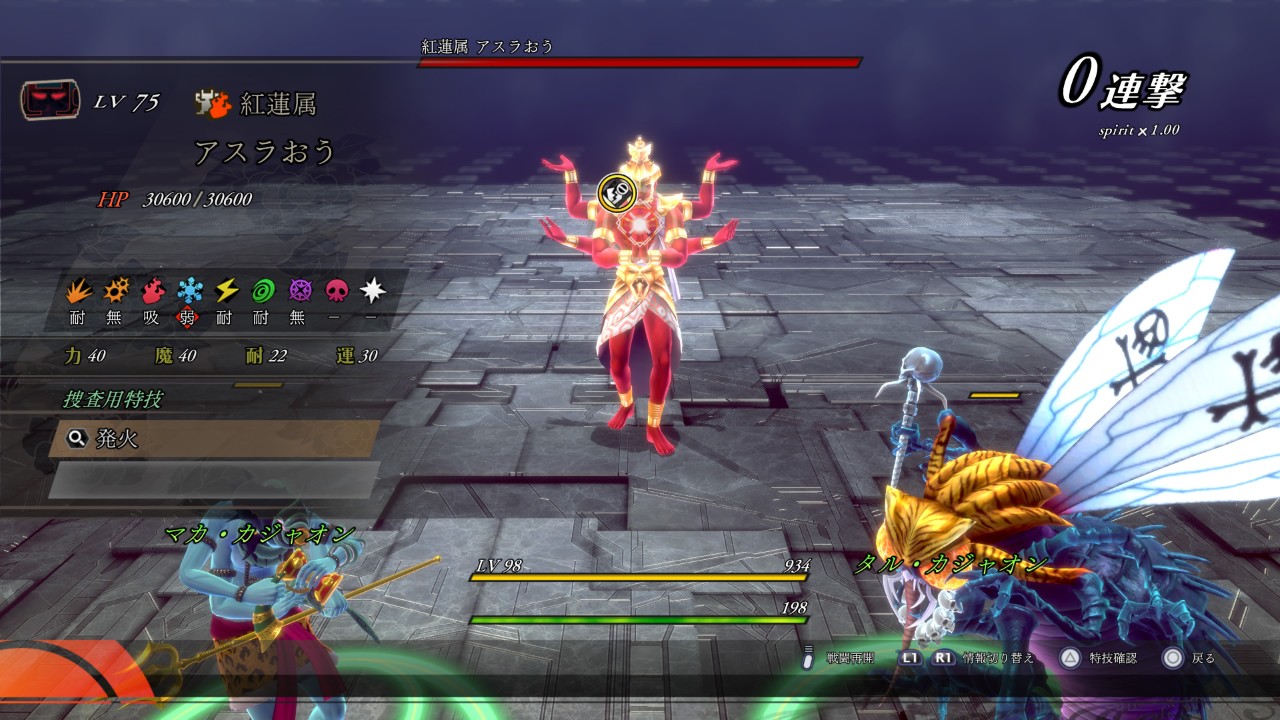Click the round marker on the enemy
Viewport: 1280px width, 720px height.
[614, 190]
